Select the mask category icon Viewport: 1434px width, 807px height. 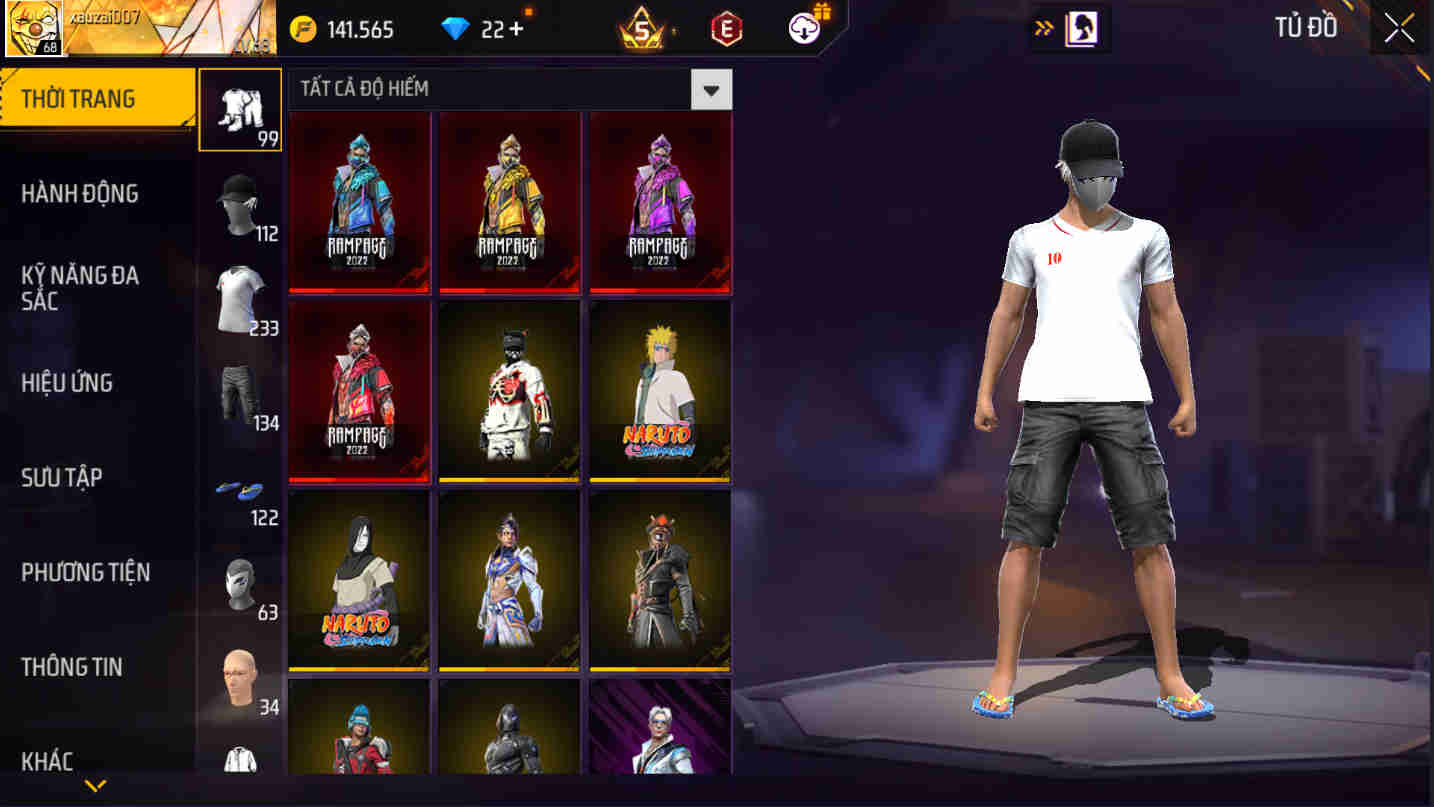click(240, 580)
